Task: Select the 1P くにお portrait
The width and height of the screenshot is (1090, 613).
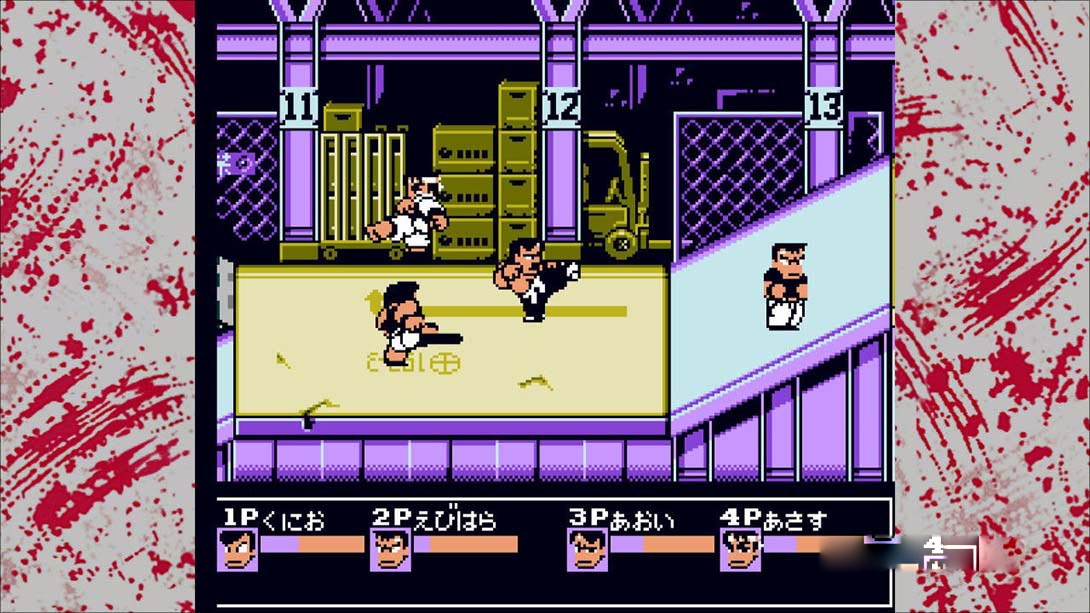Action: coord(237,550)
